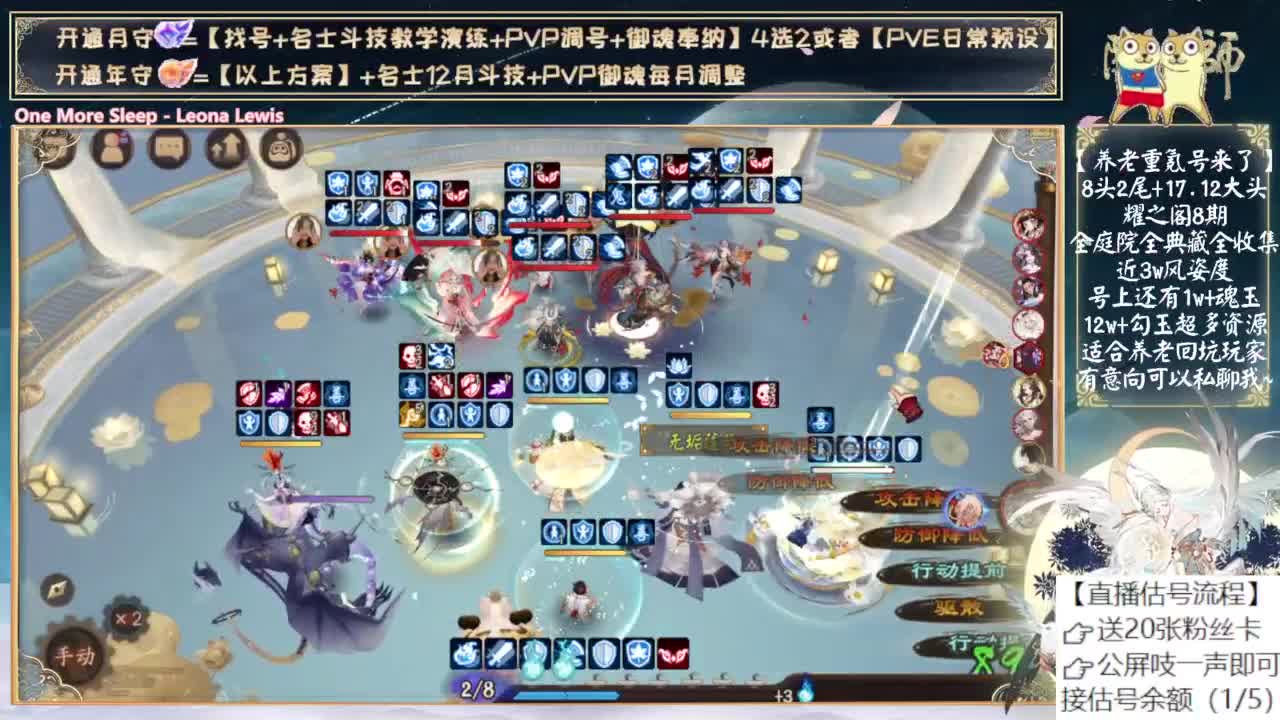Click the 2/8 wave progress bar
1280x720 pixels.
[x=475, y=690]
